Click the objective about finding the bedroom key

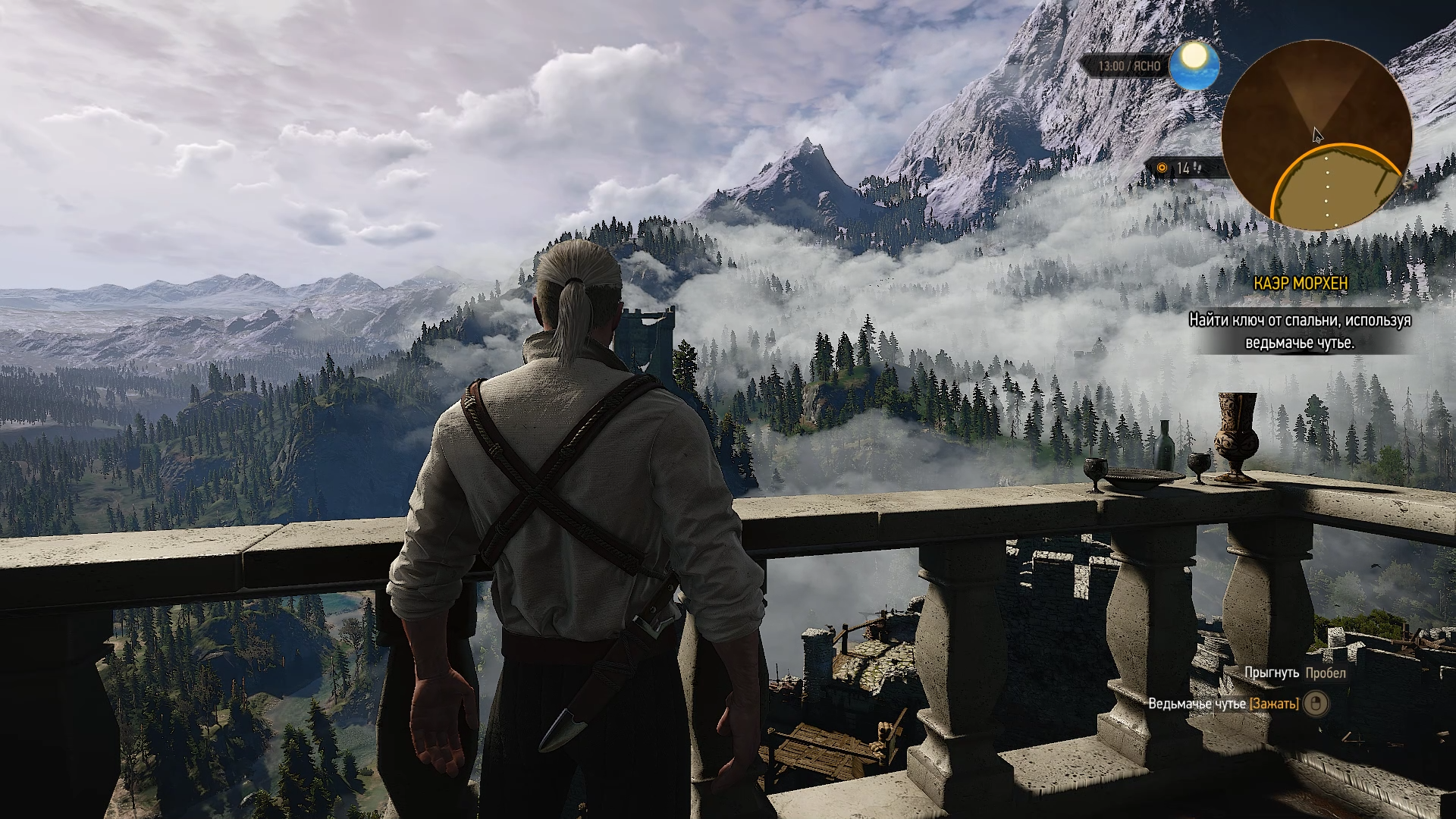[1299, 331]
